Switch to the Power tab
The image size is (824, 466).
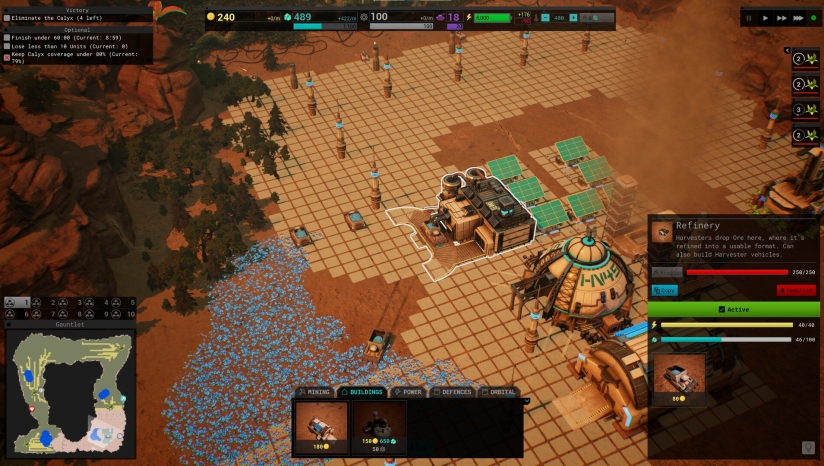tap(409, 392)
